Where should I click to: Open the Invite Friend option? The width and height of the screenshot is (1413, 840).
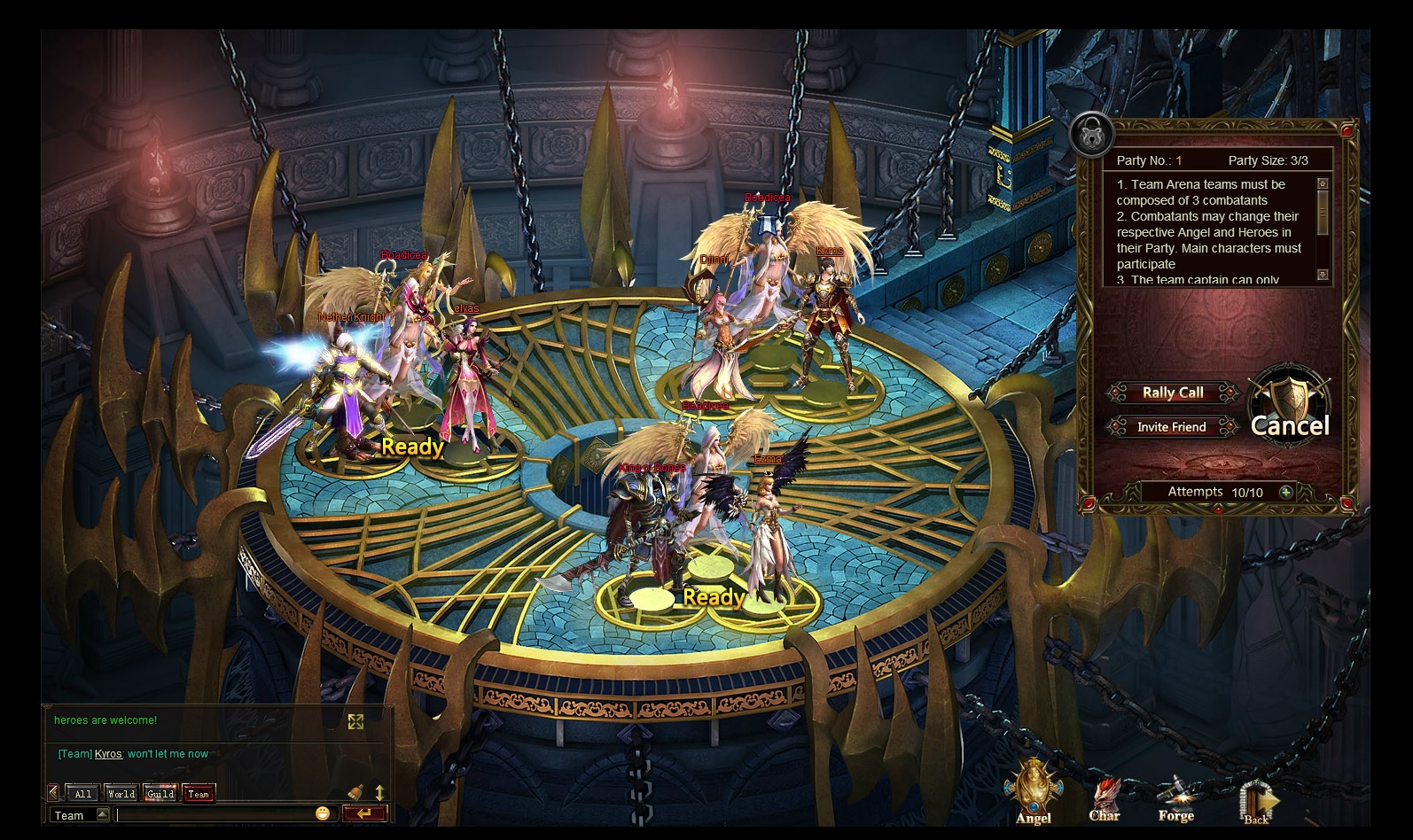click(x=1171, y=427)
